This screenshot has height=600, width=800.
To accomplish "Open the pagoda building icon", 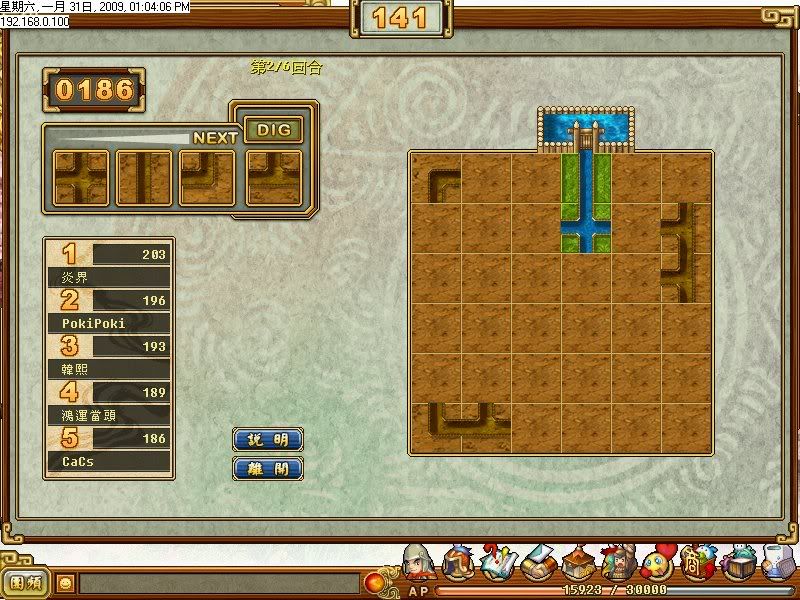I will (578, 565).
